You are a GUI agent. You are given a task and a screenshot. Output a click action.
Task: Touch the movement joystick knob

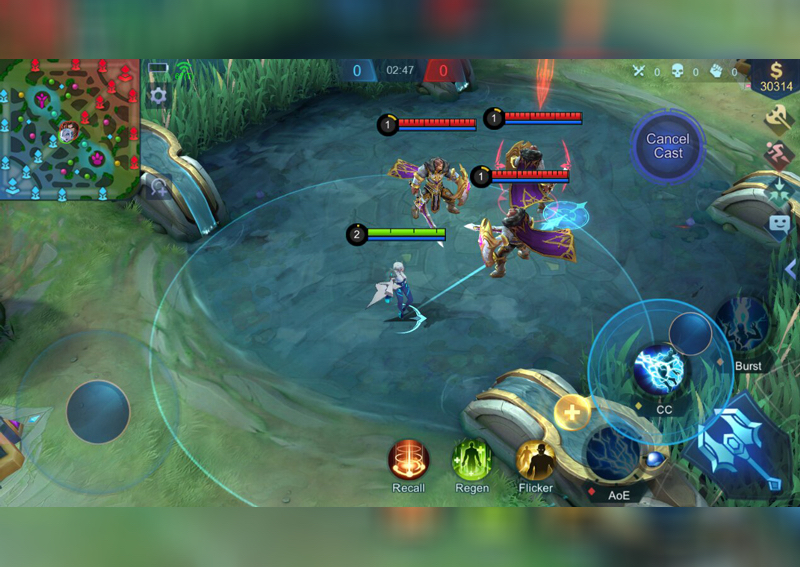pyautogui.click(x=98, y=411)
